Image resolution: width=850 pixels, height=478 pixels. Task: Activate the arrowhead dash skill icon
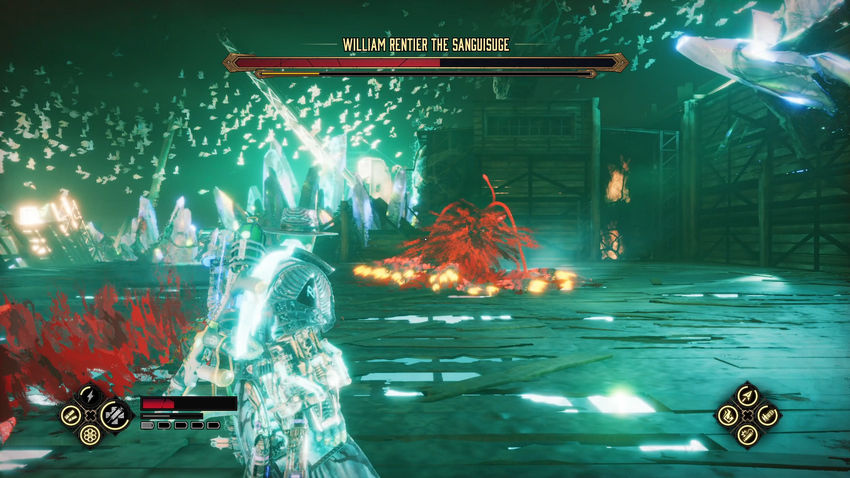[x=746, y=394]
